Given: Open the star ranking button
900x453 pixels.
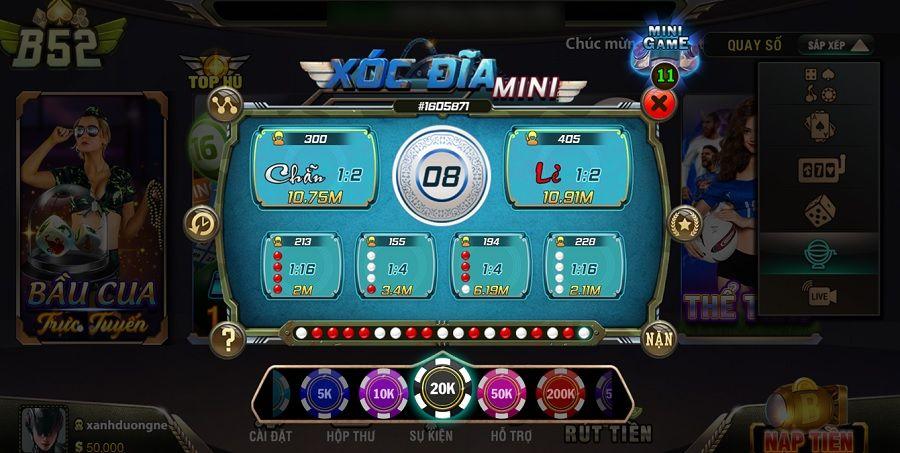Looking at the screenshot, I should tap(684, 222).
